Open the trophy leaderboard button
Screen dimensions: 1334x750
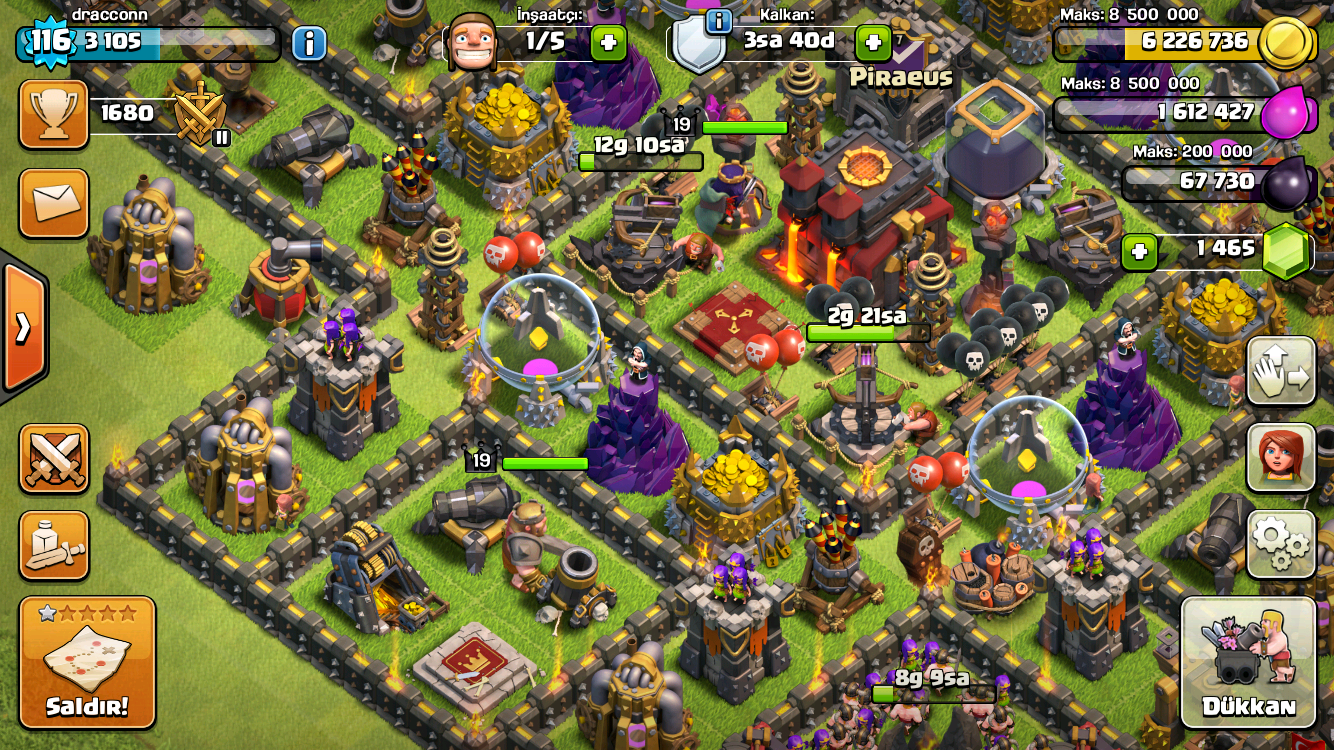point(54,115)
